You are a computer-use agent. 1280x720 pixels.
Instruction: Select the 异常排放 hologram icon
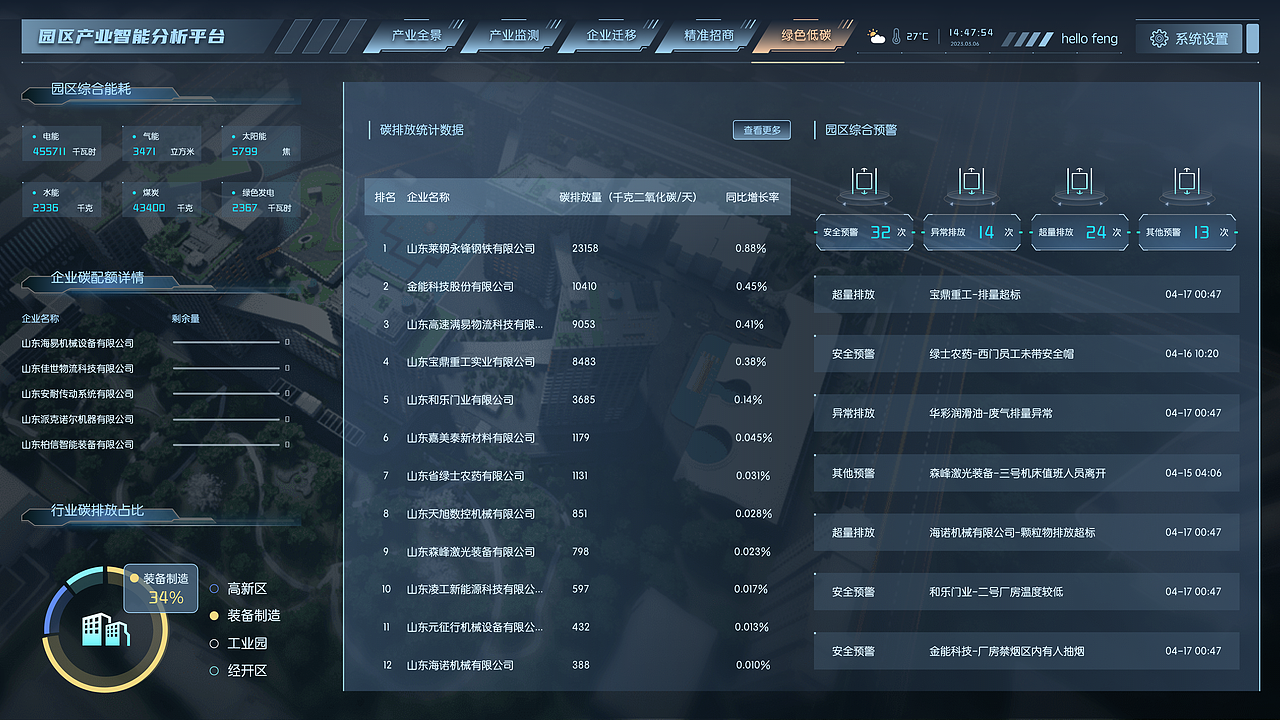tap(970, 183)
